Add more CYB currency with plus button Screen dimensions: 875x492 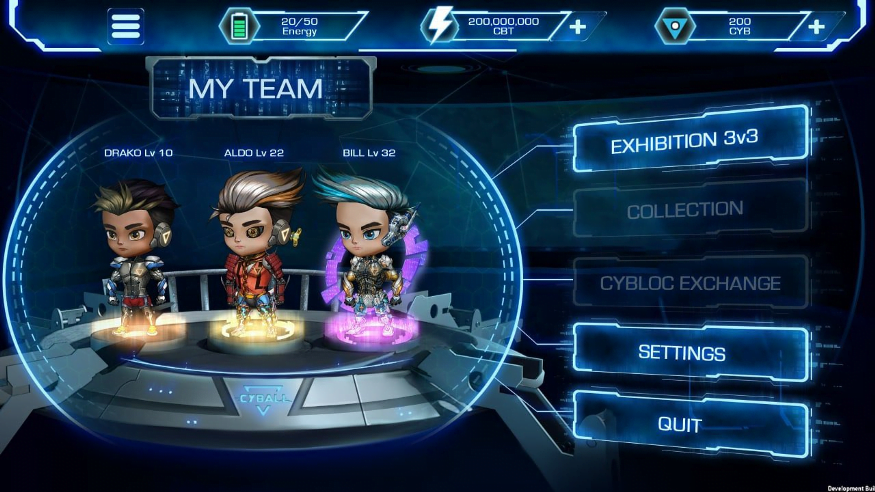(x=816, y=26)
